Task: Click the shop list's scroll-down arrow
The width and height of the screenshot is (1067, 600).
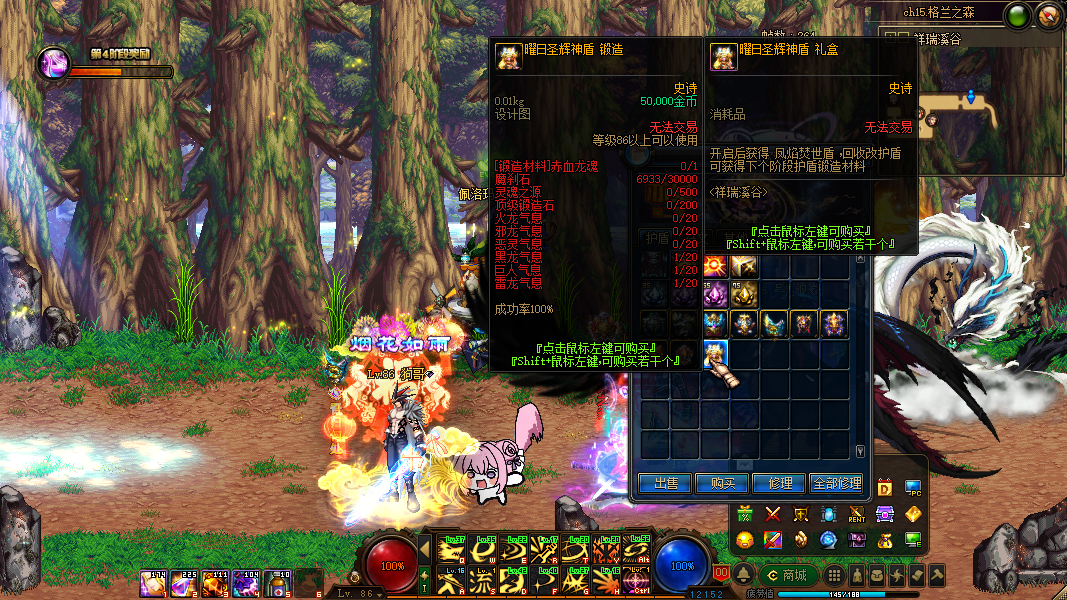Action: pos(861,452)
